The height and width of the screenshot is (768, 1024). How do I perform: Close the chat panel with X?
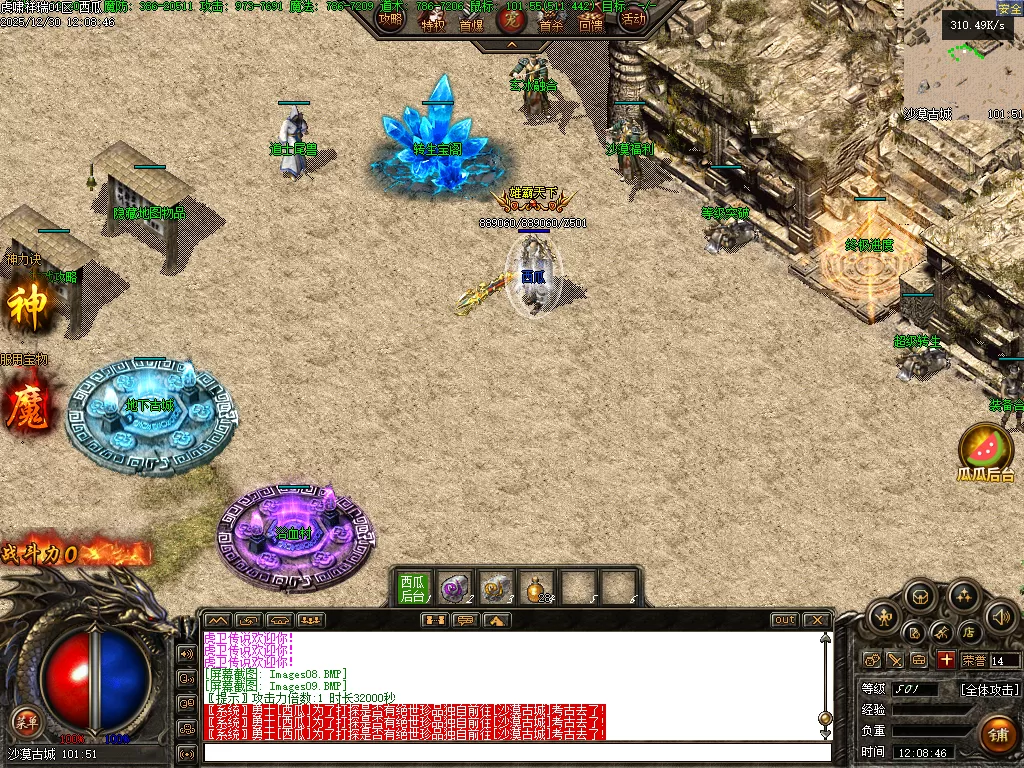coord(816,620)
